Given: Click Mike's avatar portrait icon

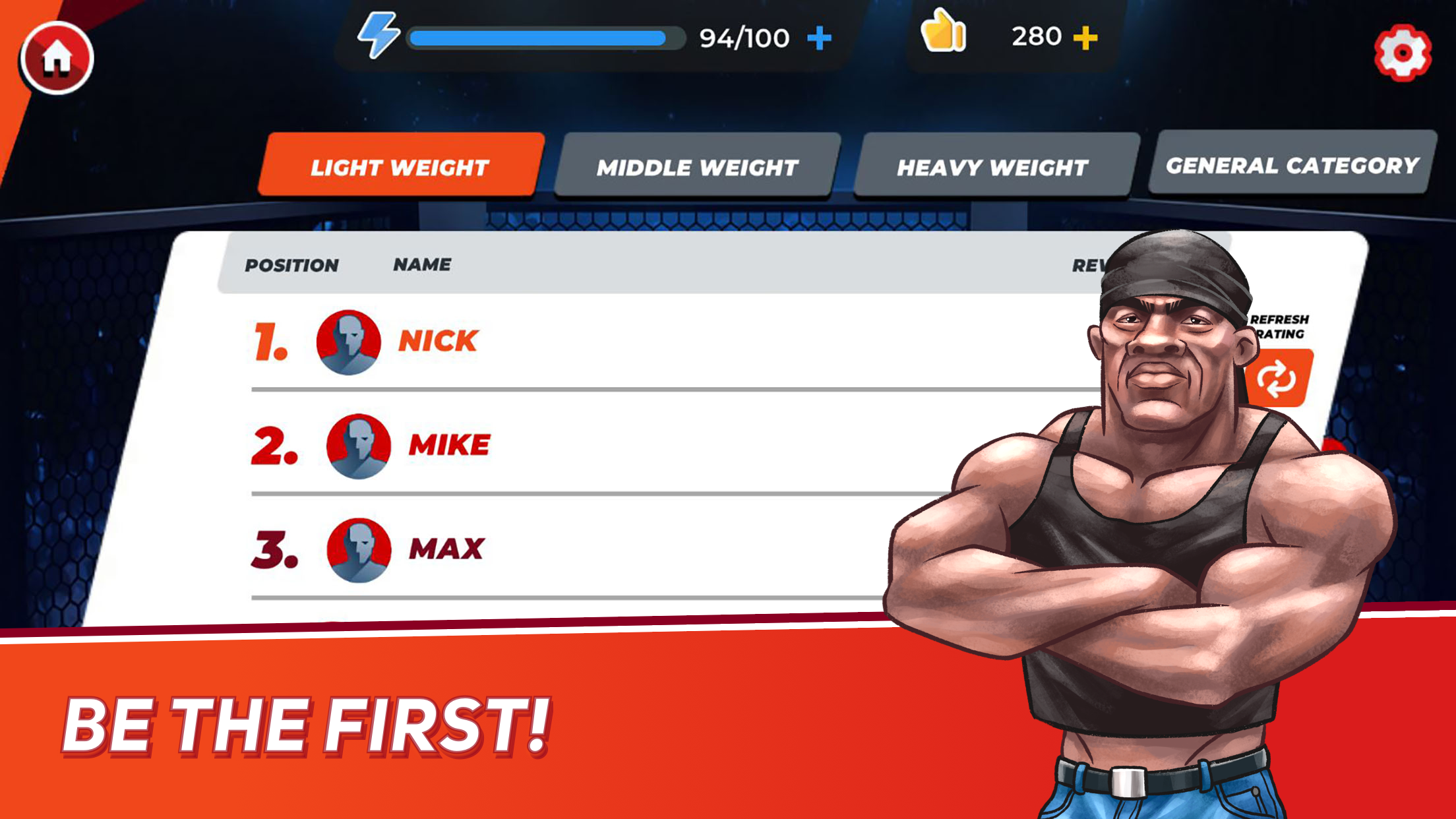Looking at the screenshot, I should tap(358, 445).
